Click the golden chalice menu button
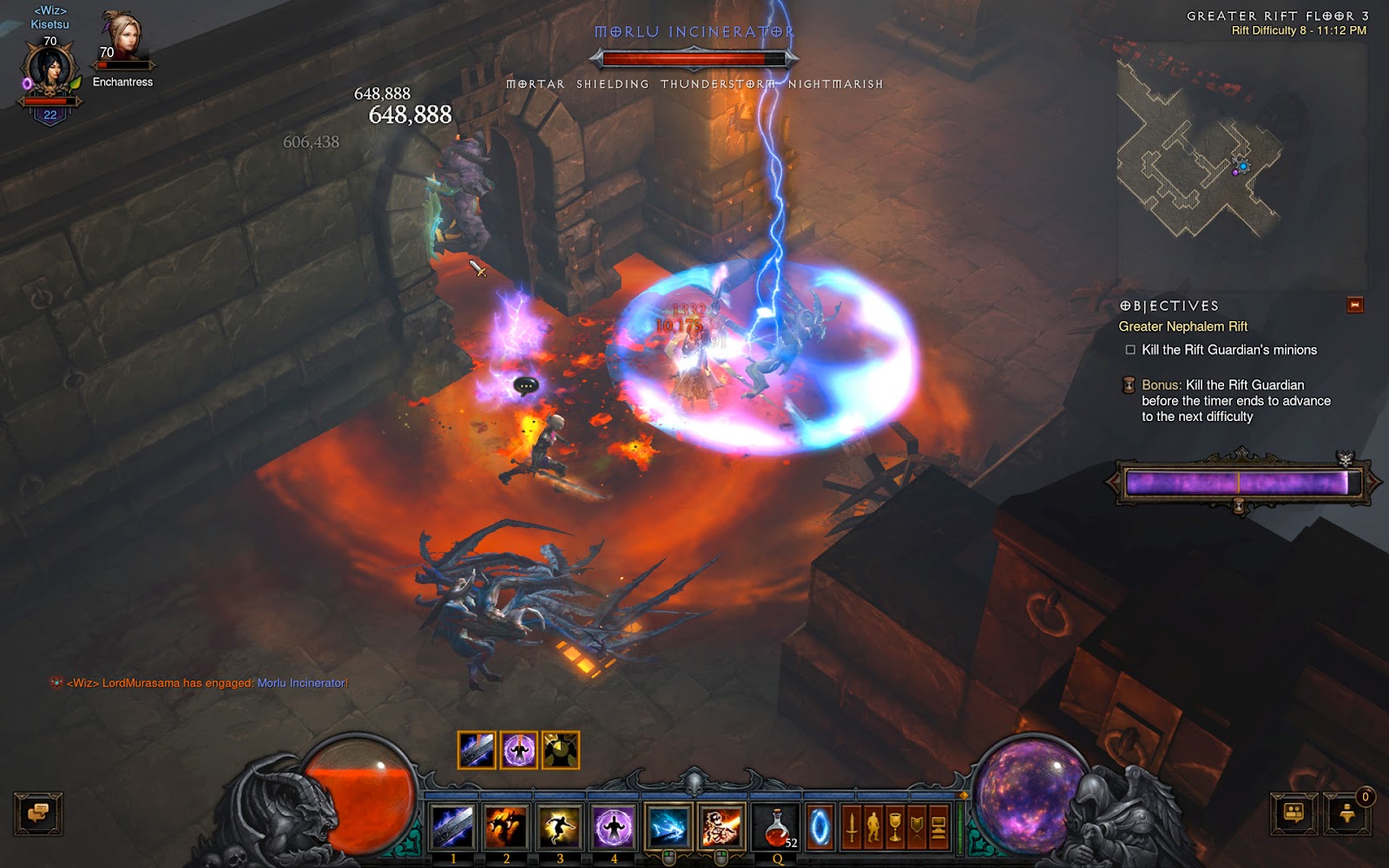The width and height of the screenshot is (1389, 868). (x=895, y=827)
